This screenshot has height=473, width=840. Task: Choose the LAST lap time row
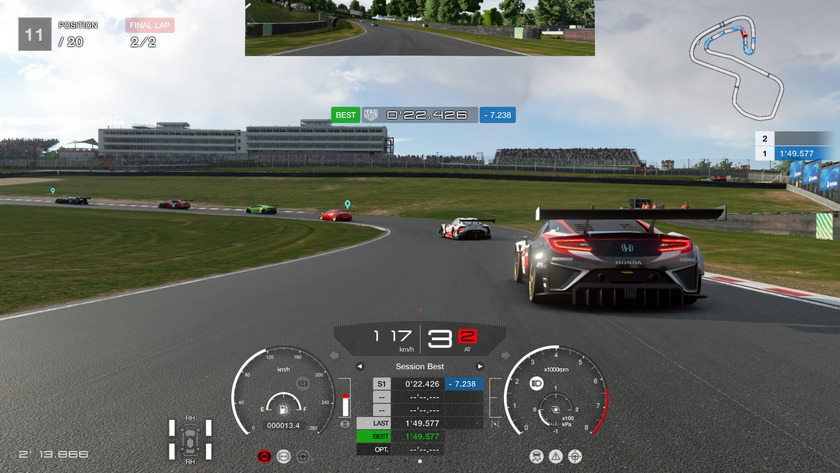(x=419, y=423)
